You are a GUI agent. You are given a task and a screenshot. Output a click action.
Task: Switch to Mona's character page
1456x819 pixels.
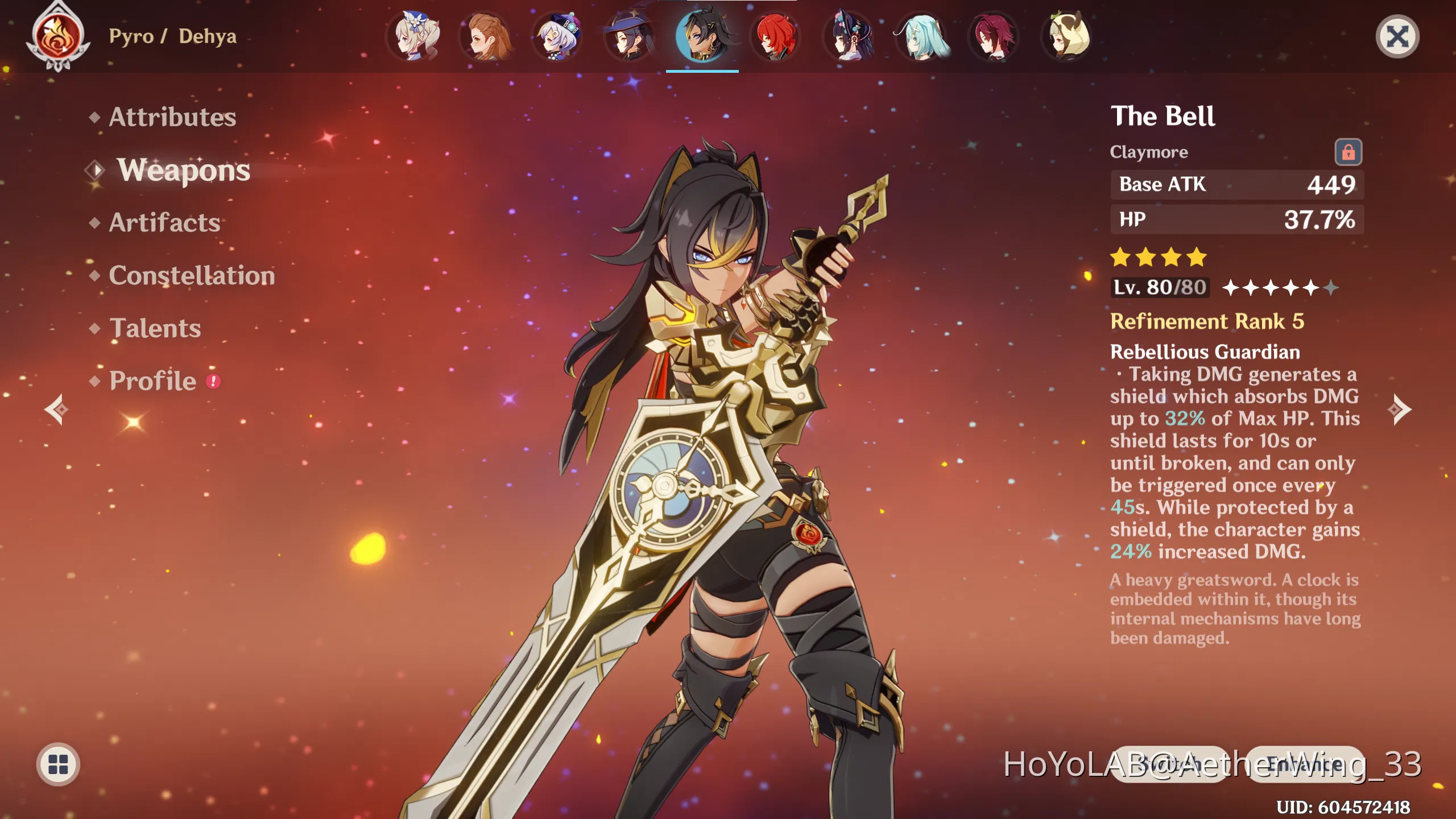coord(631,36)
